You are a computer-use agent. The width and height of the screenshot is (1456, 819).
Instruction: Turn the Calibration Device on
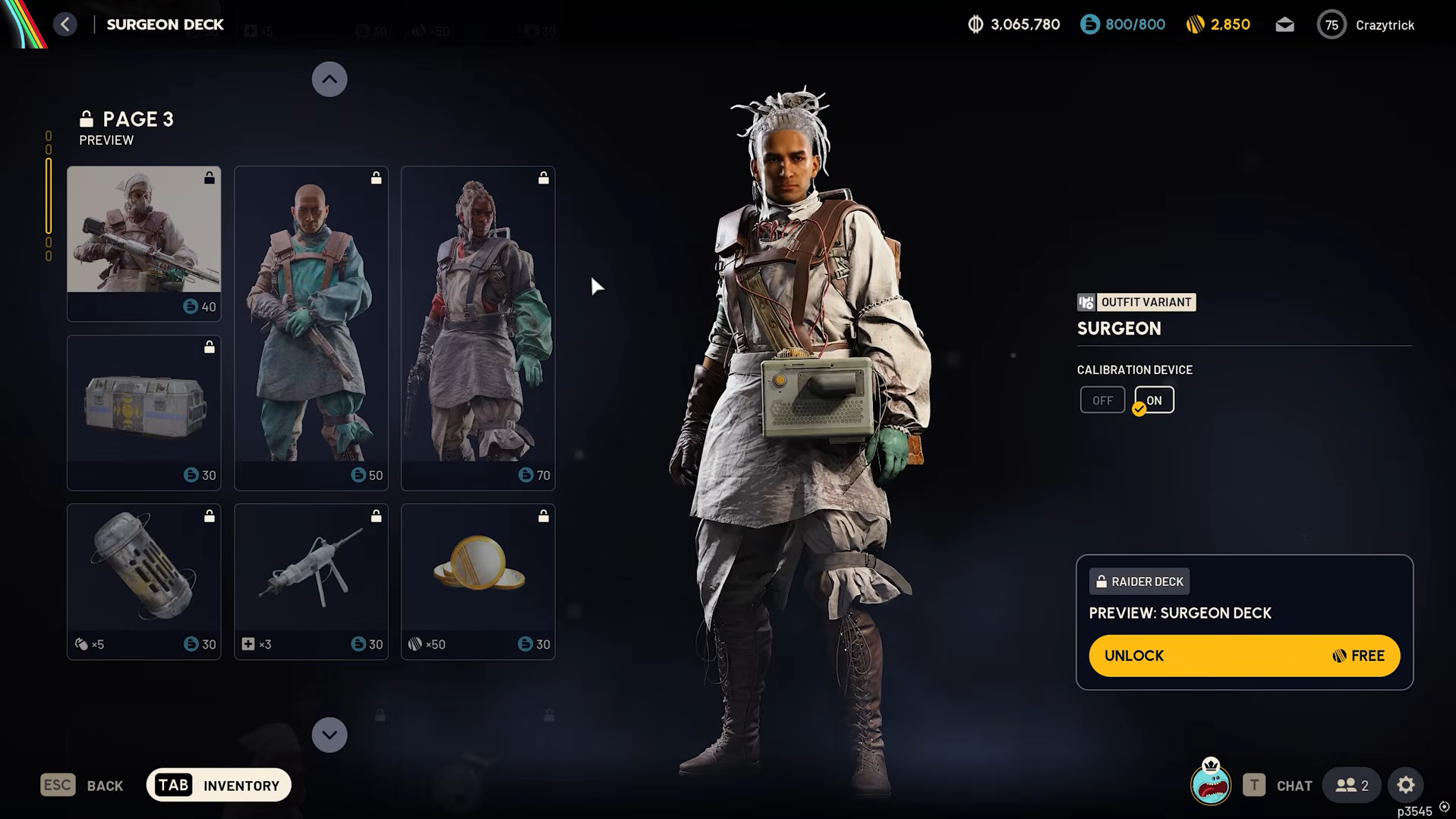[x=1155, y=400]
